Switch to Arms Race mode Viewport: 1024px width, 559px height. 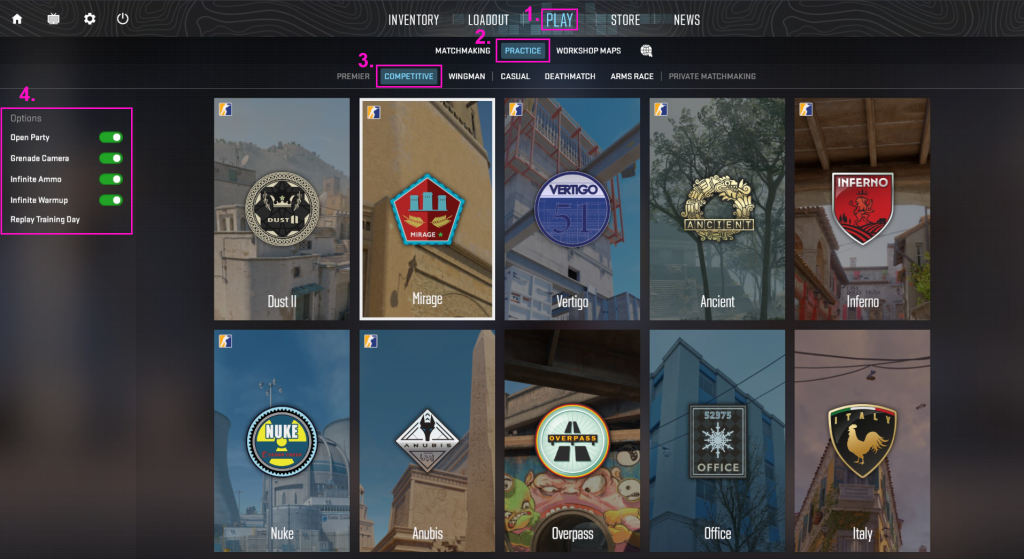pos(632,76)
